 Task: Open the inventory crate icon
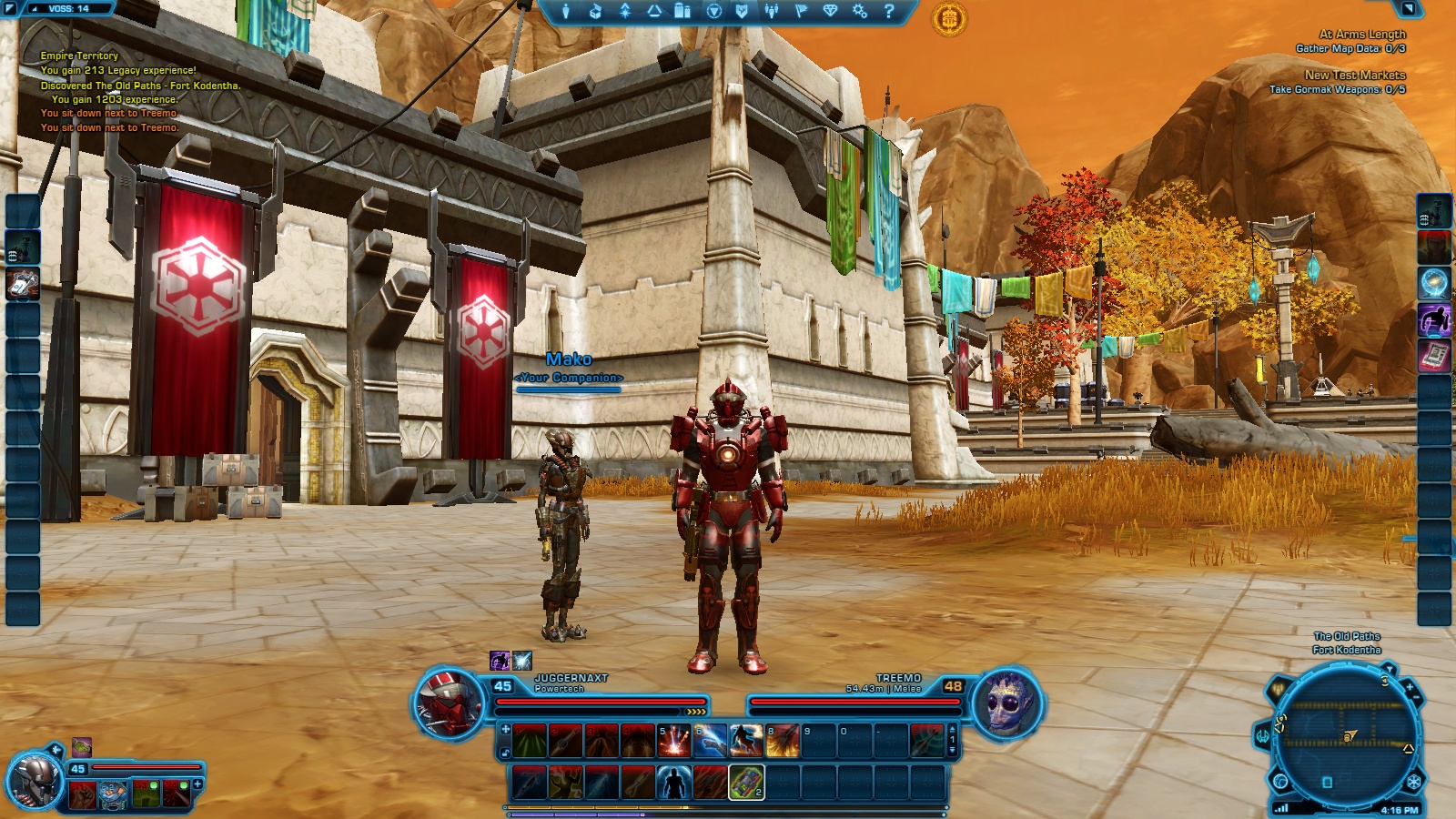597,12
